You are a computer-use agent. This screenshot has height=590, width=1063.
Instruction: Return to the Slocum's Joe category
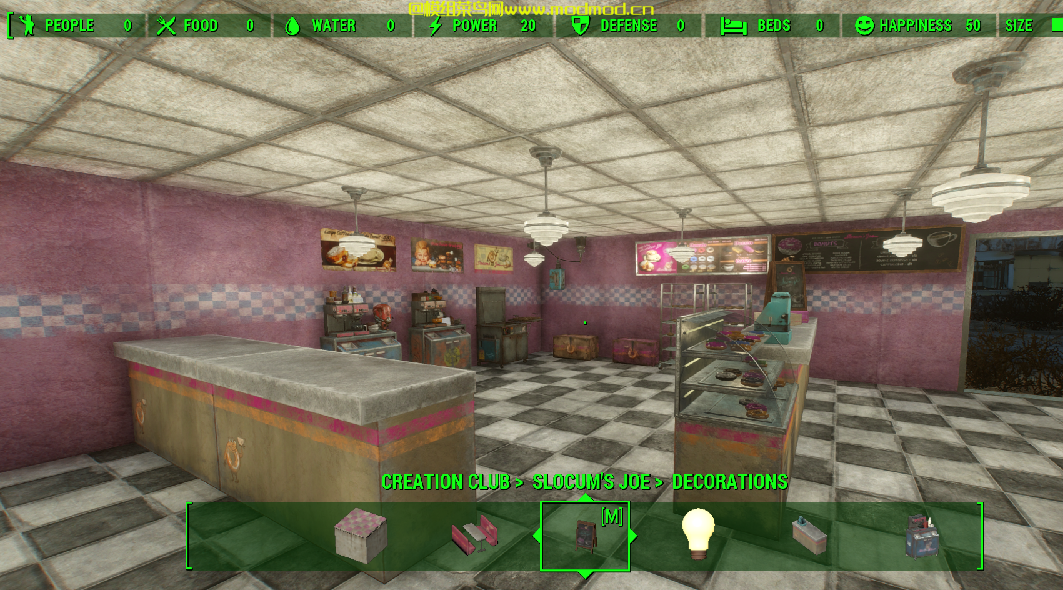[589, 482]
